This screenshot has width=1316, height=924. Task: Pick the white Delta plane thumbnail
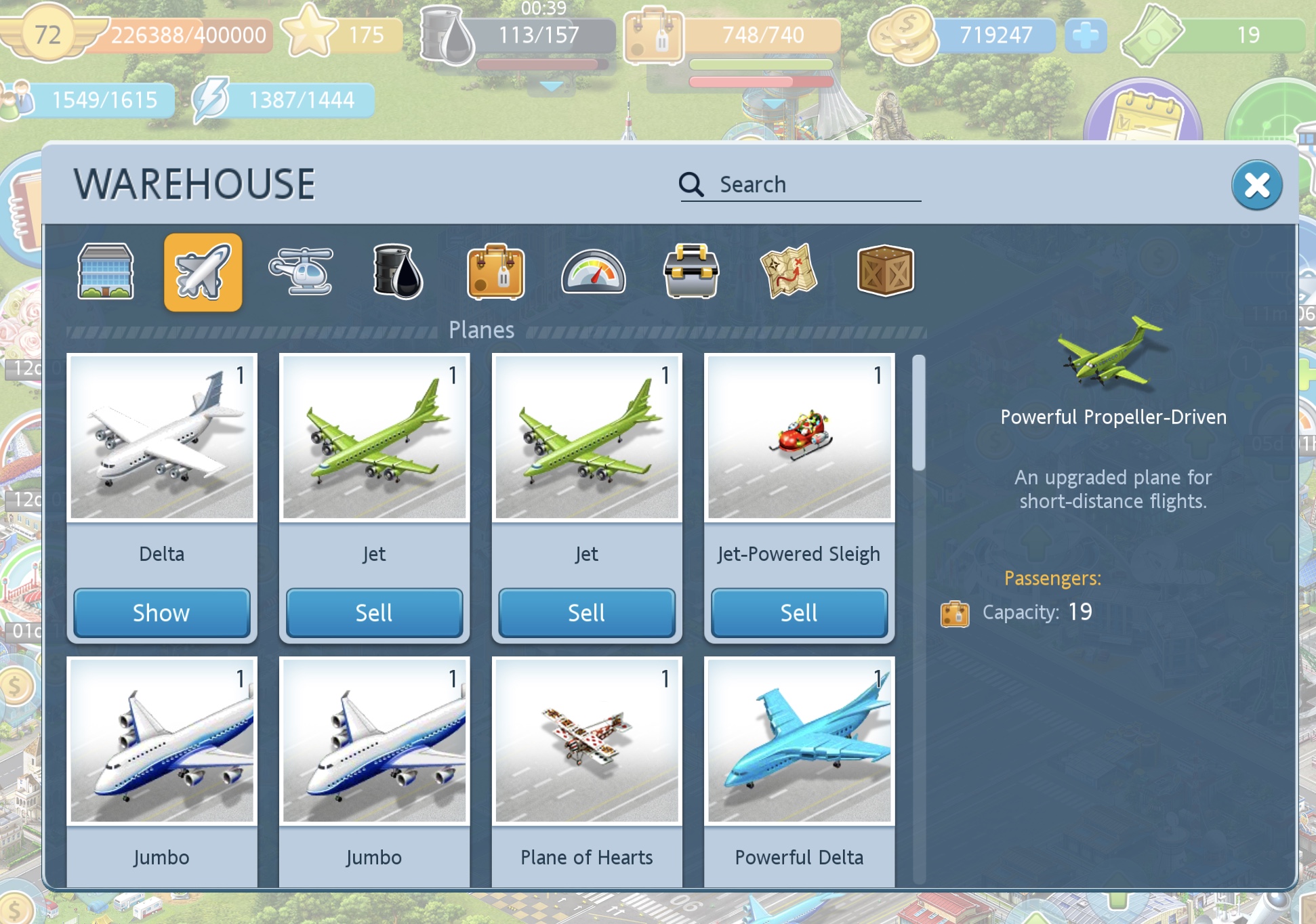click(x=162, y=437)
